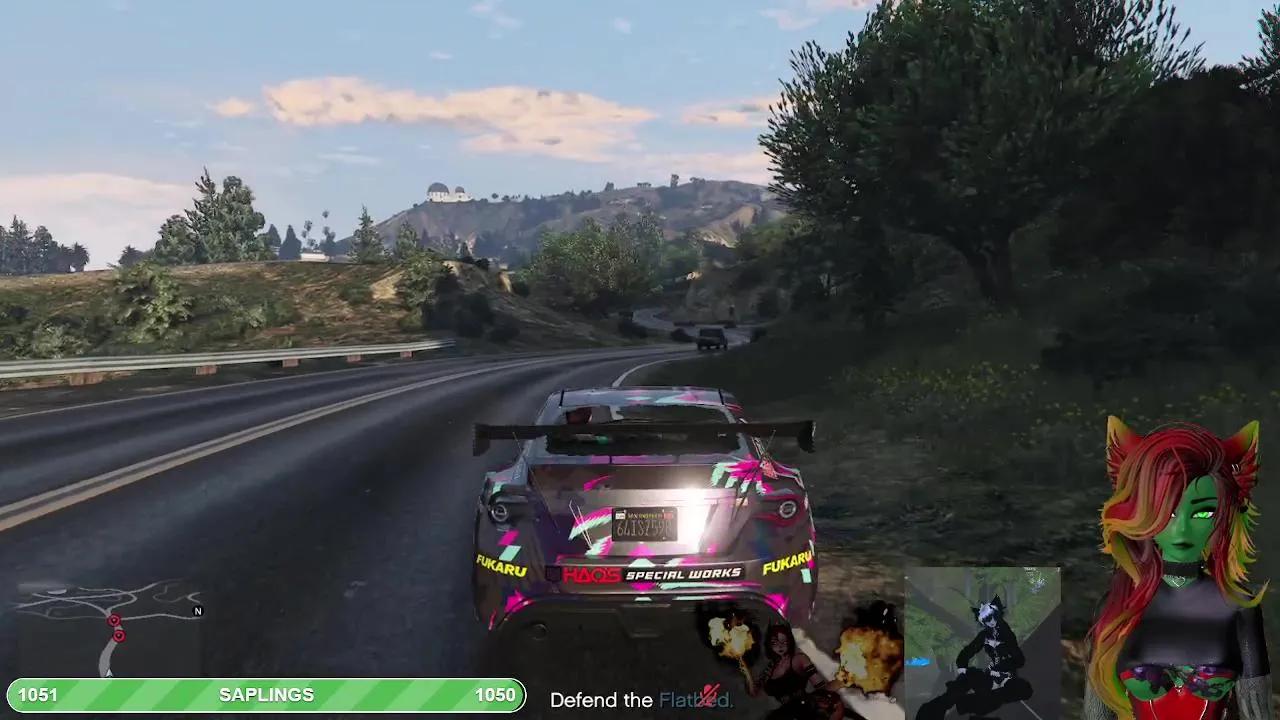This screenshot has width=1280, height=720.
Task: Select the lower red blip on the minimap
Action: tap(118, 635)
